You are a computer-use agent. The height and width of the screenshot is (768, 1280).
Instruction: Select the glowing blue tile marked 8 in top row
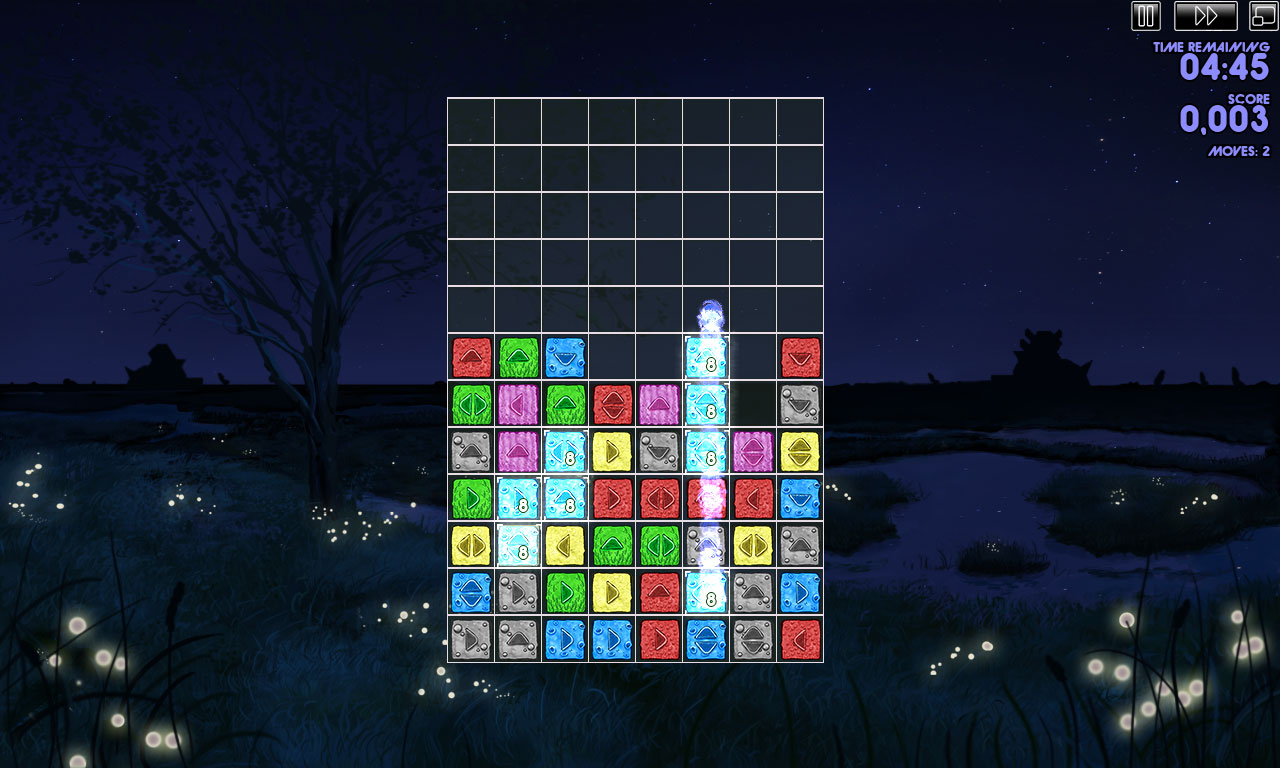(x=706, y=358)
